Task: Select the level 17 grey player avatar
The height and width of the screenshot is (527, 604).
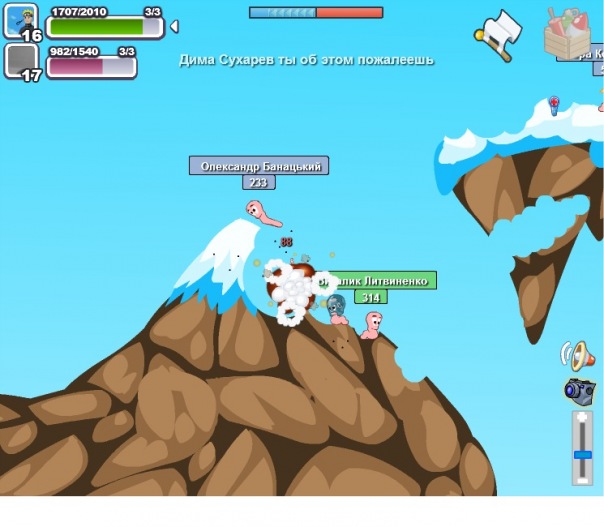Action: tap(21, 62)
